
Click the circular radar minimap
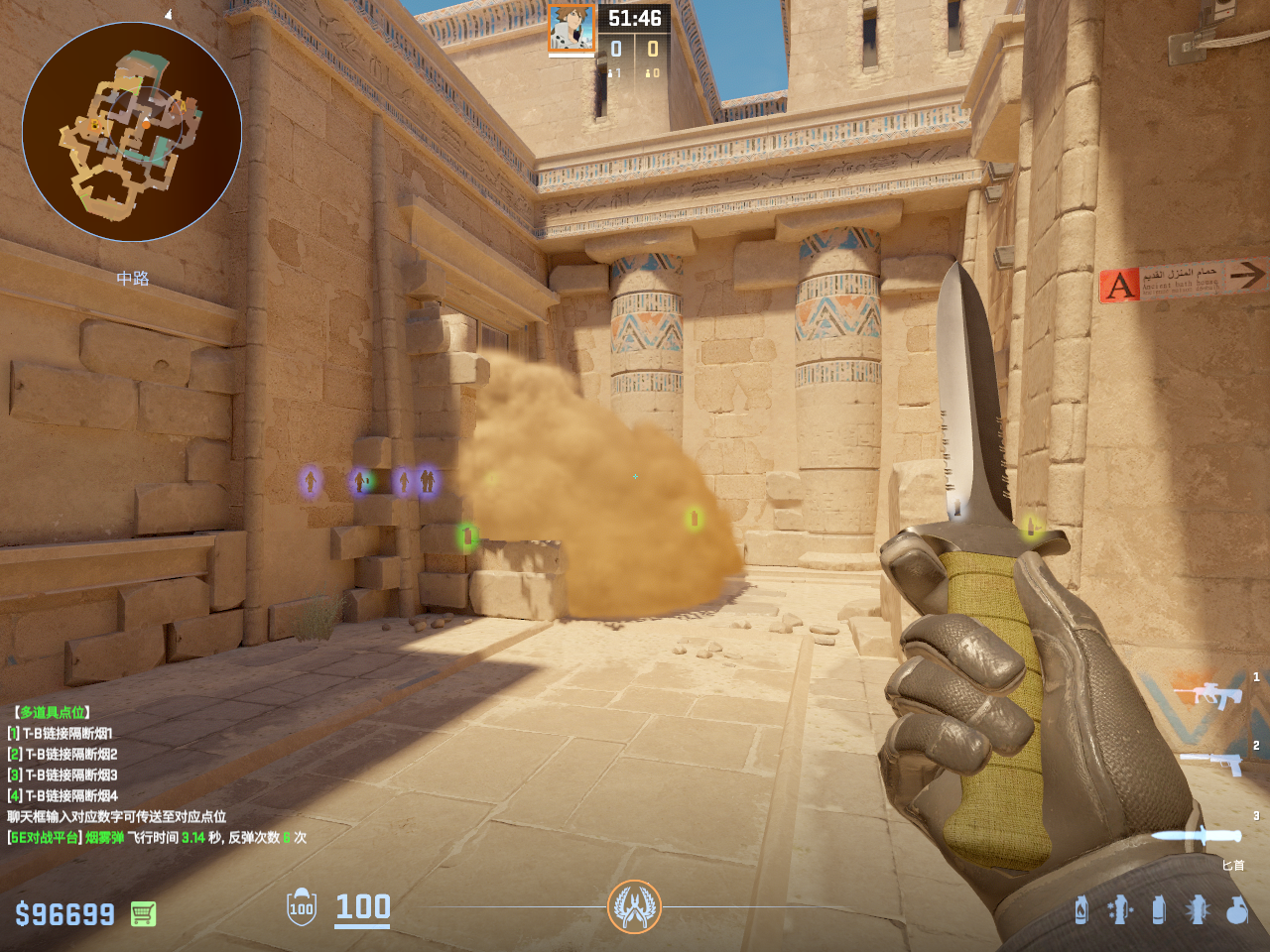point(132,132)
